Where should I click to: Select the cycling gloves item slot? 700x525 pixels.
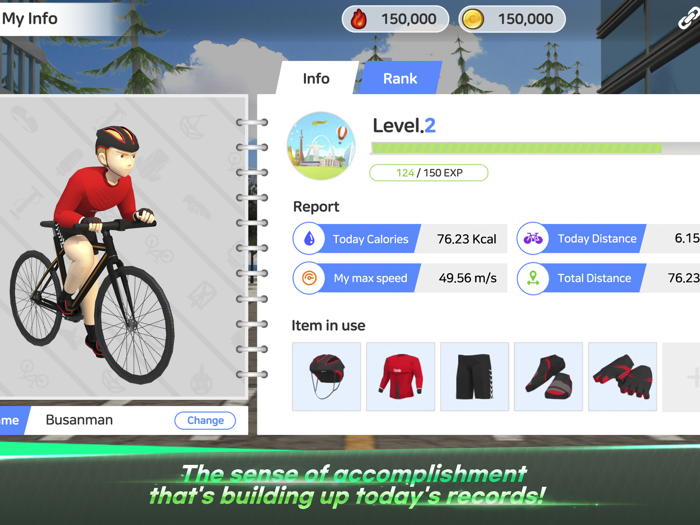622,377
